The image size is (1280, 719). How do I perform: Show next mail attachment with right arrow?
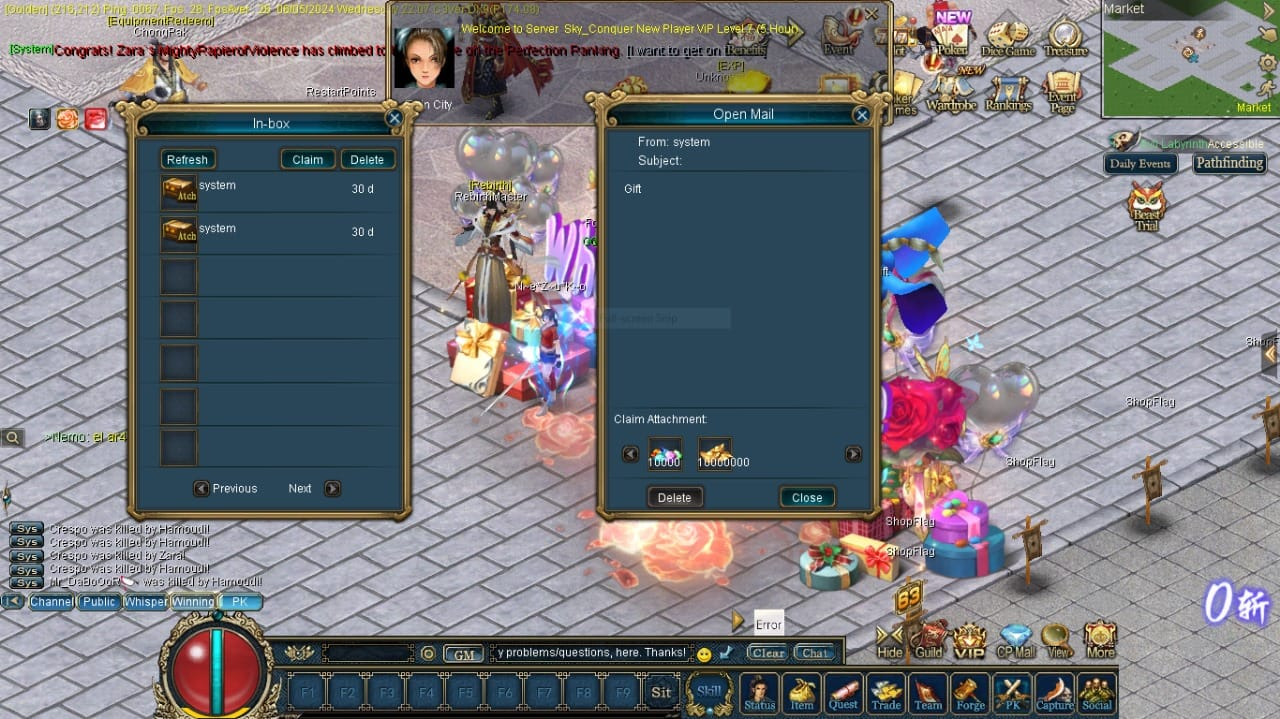tap(853, 454)
